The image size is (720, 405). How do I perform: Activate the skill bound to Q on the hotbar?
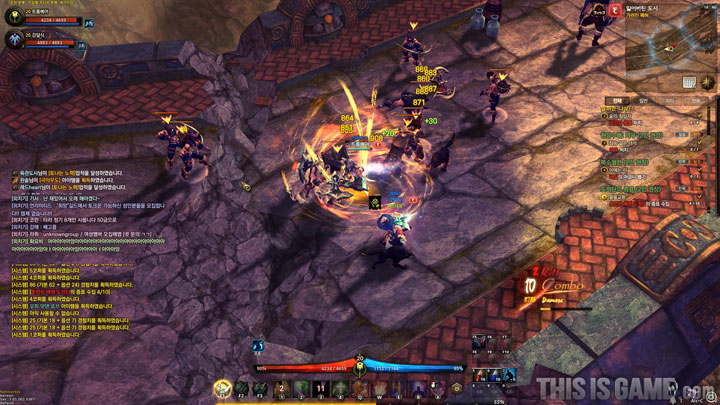[x=358, y=388]
